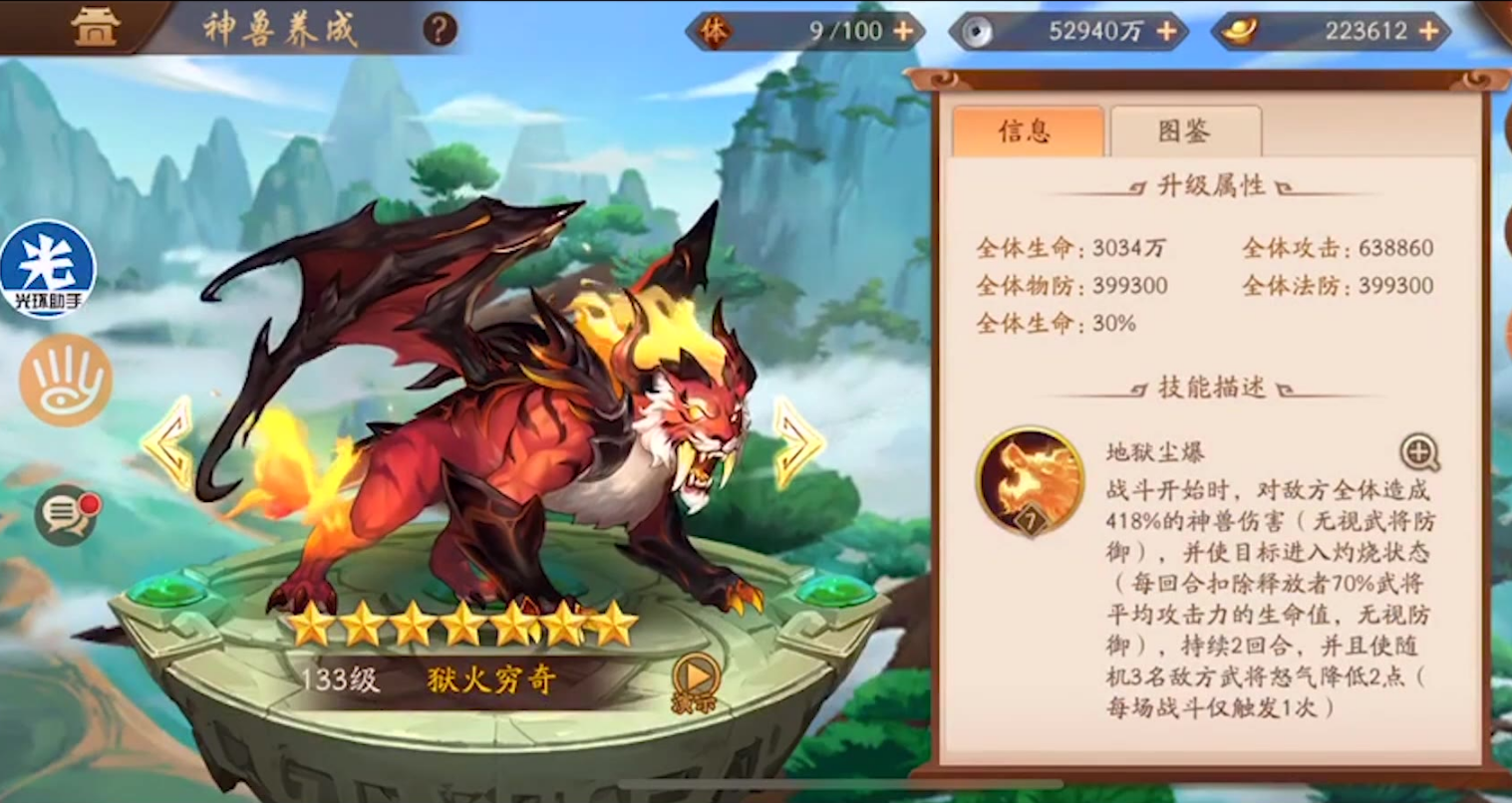Switch to the 图鉴 tab

pos(1185,131)
